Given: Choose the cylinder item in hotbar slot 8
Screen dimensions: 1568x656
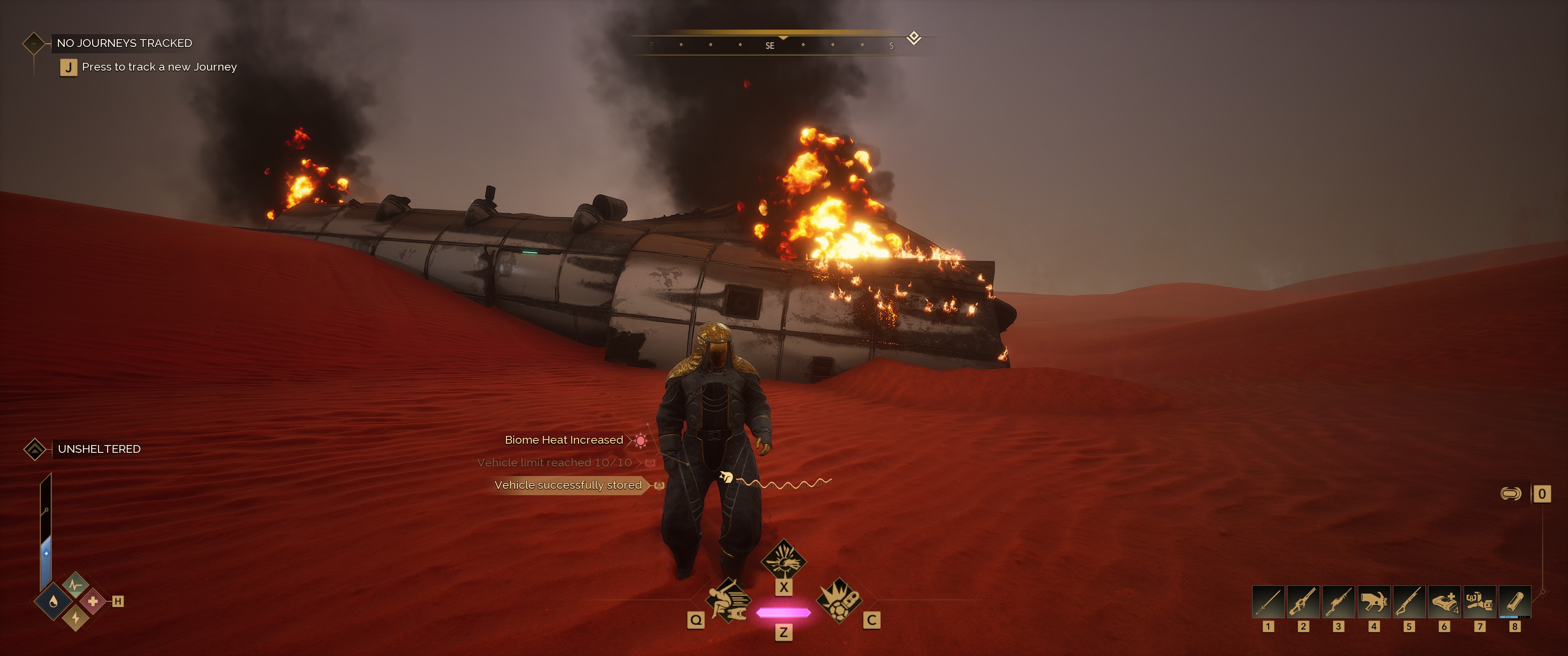Looking at the screenshot, I should pos(1514,602).
